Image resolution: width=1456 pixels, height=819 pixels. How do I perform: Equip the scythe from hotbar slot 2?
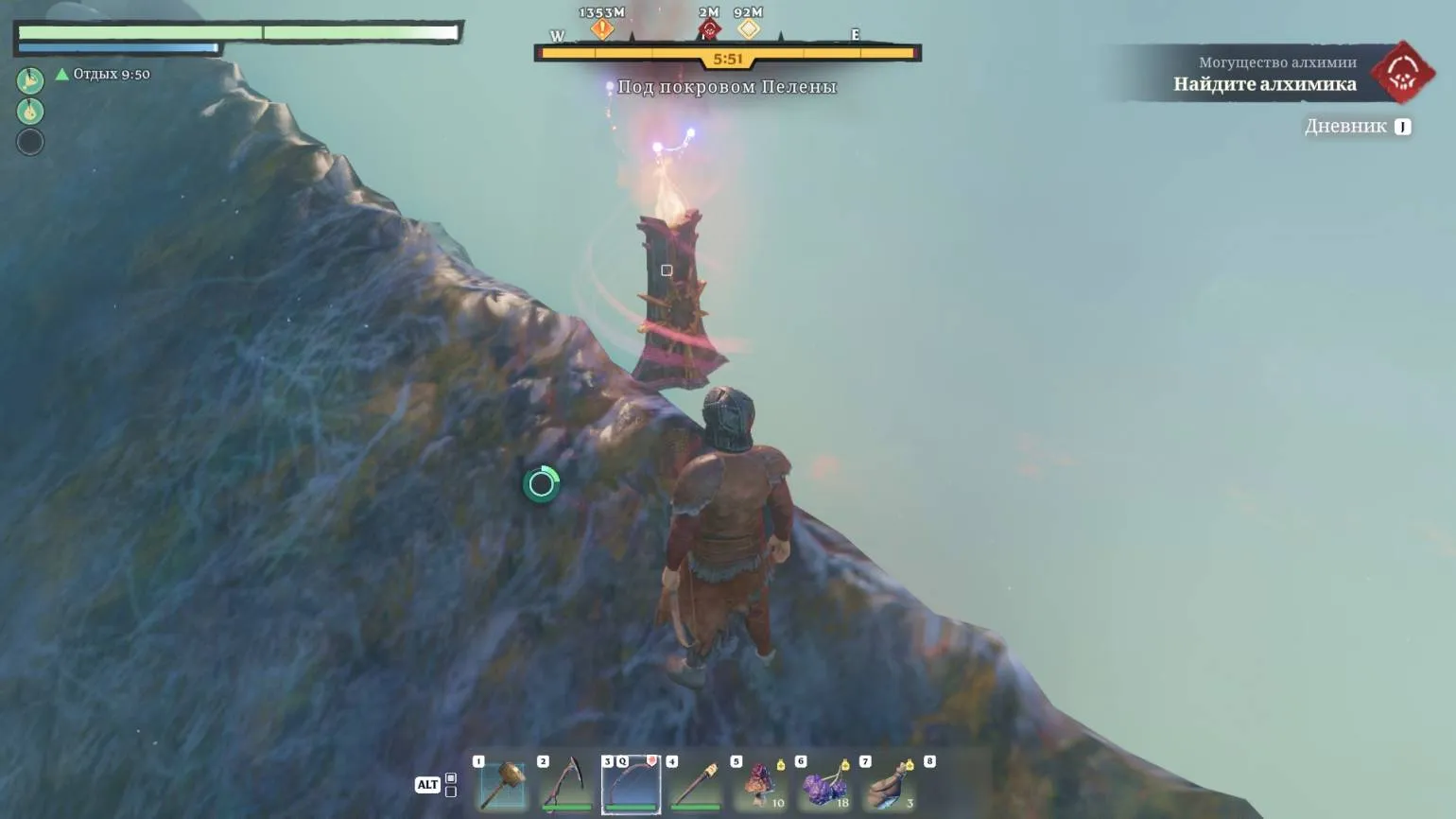[565, 784]
